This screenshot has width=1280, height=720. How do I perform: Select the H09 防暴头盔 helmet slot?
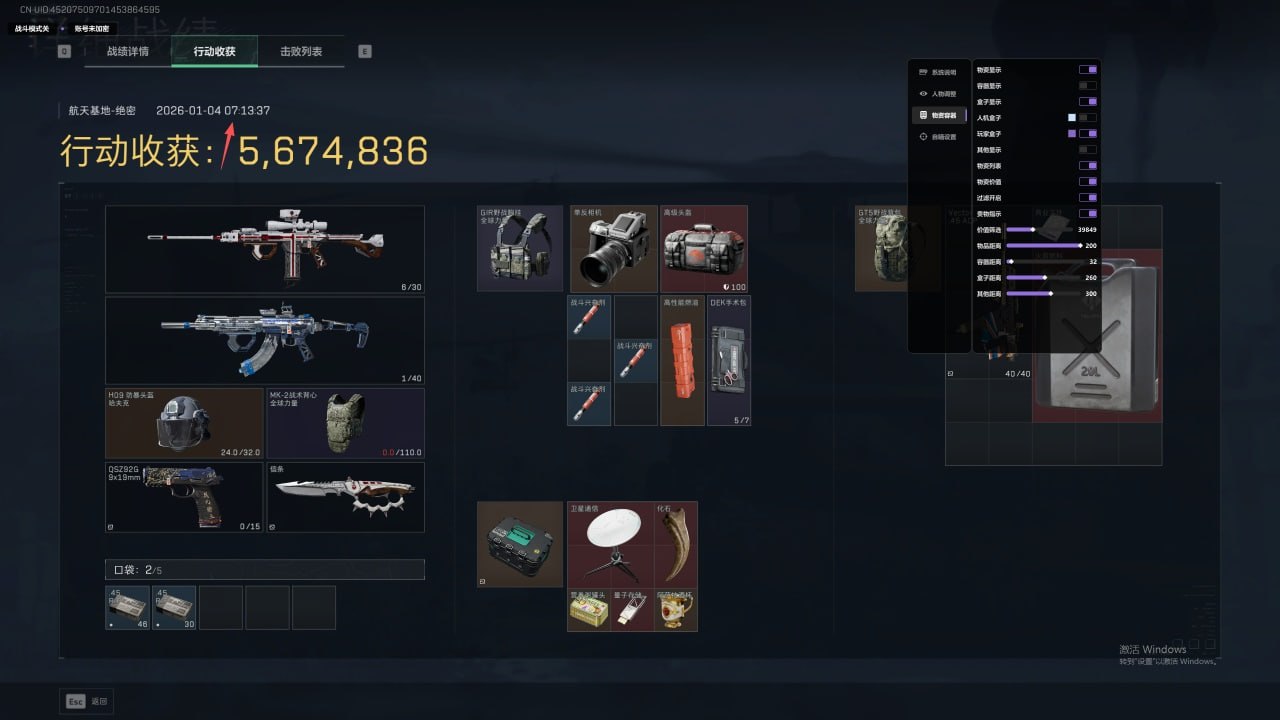tap(184, 423)
